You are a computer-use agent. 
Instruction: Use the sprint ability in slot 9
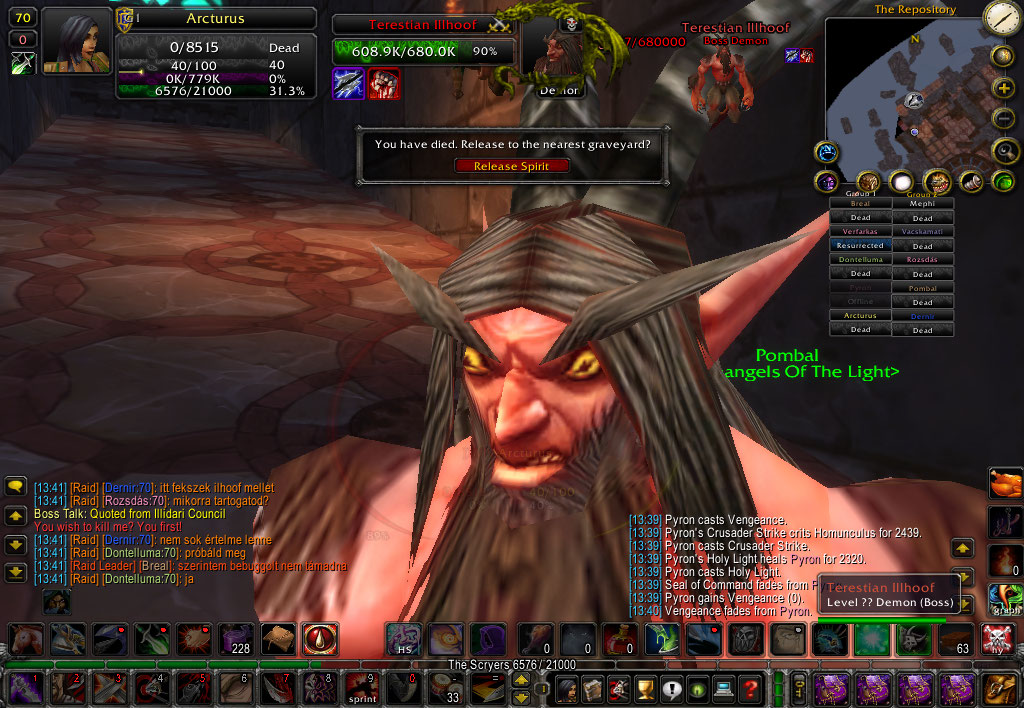click(362, 689)
